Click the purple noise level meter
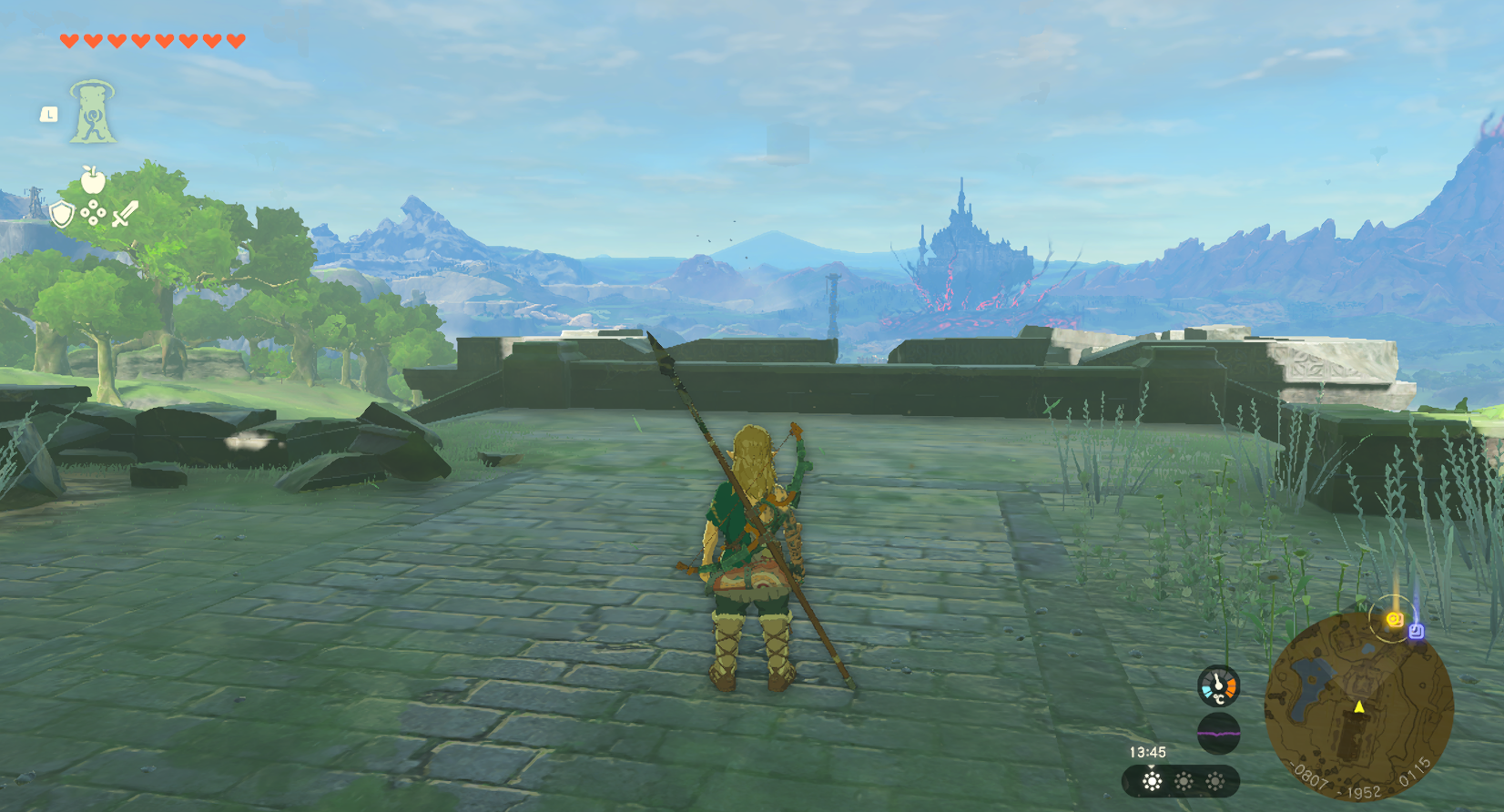1504x812 pixels. (1218, 733)
